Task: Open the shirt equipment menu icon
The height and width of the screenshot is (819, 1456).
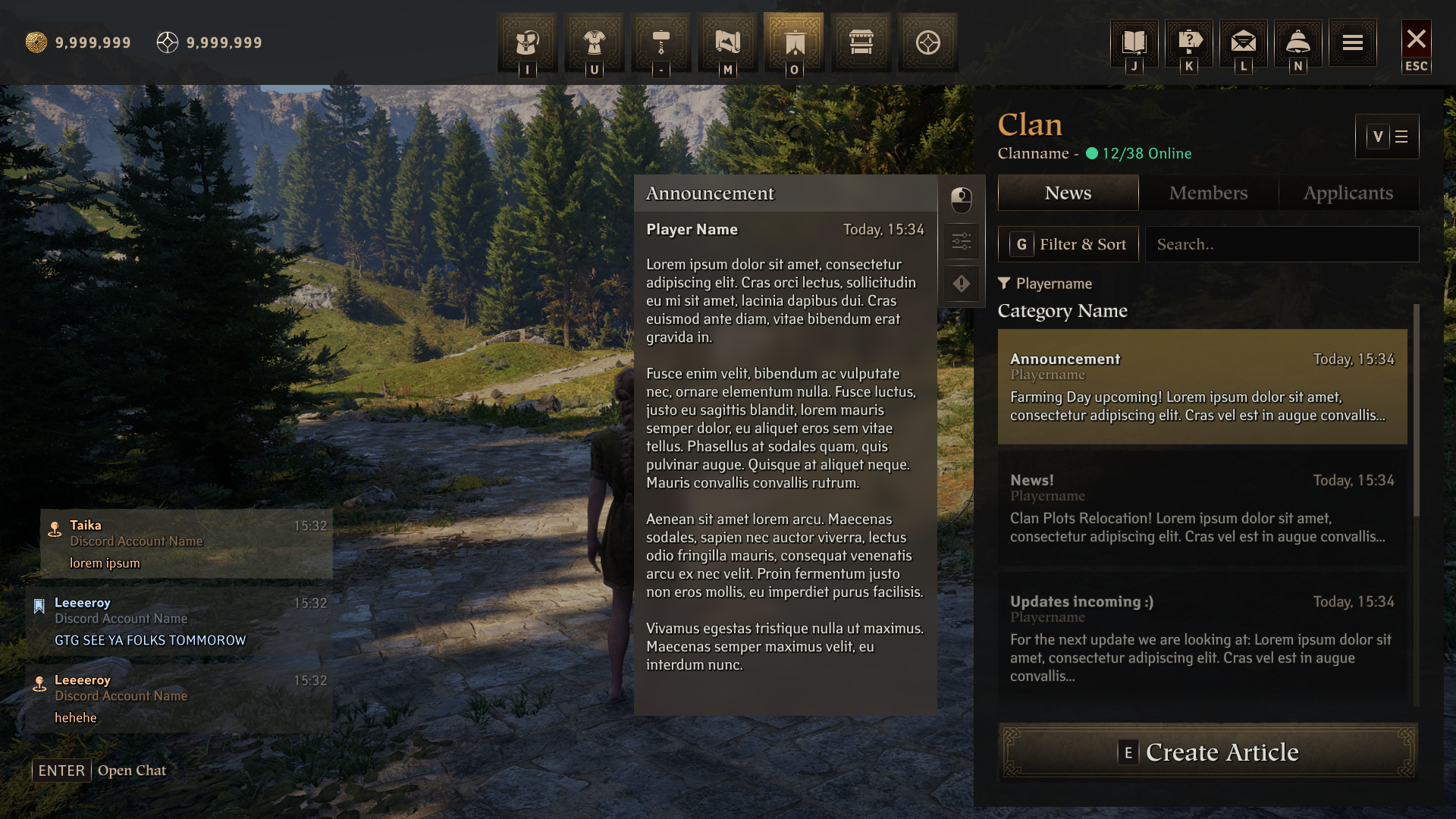Action: click(x=594, y=42)
